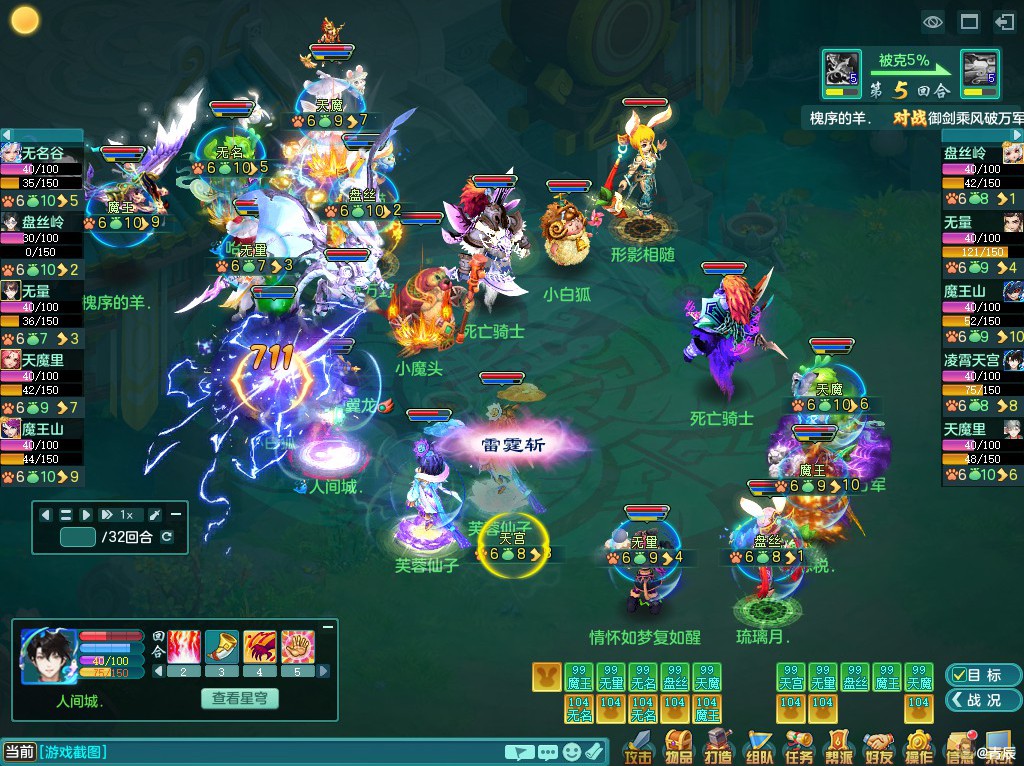Toggle the eye visibility icon
Viewport: 1024px width, 766px height.
pos(933,20)
